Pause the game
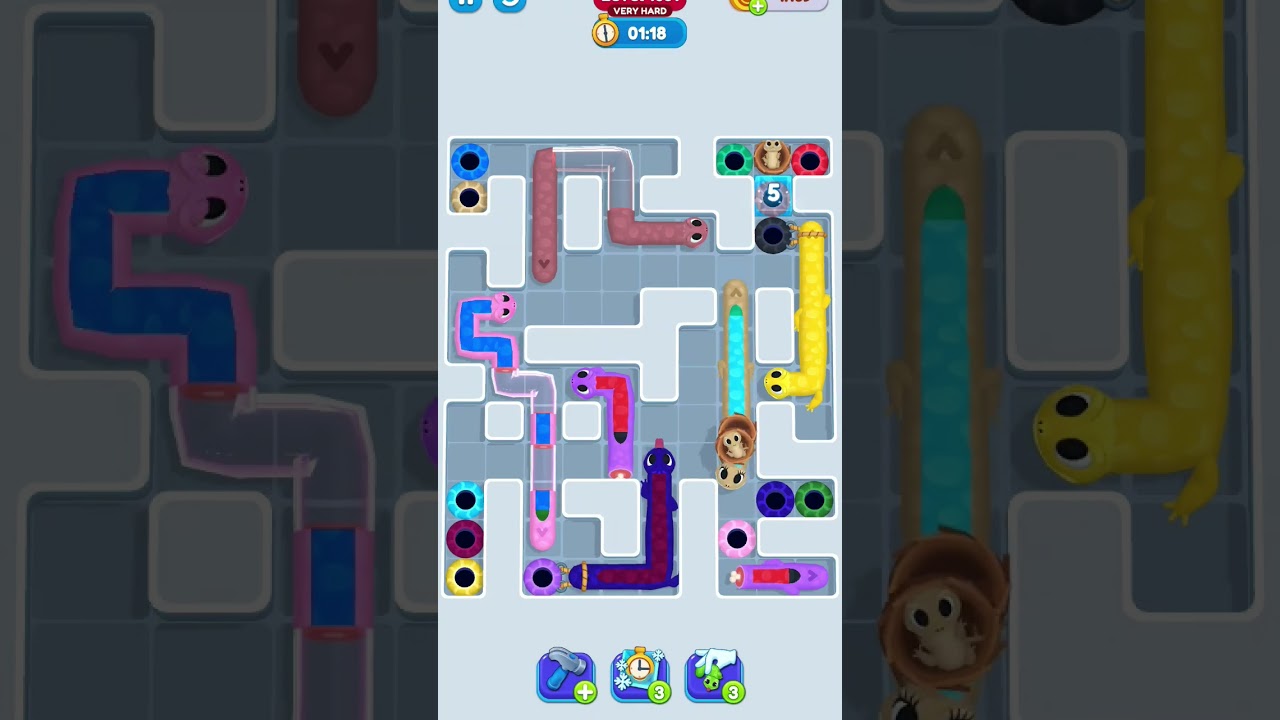Image resolution: width=1280 pixels, height=720 pixels. point(466,5)
